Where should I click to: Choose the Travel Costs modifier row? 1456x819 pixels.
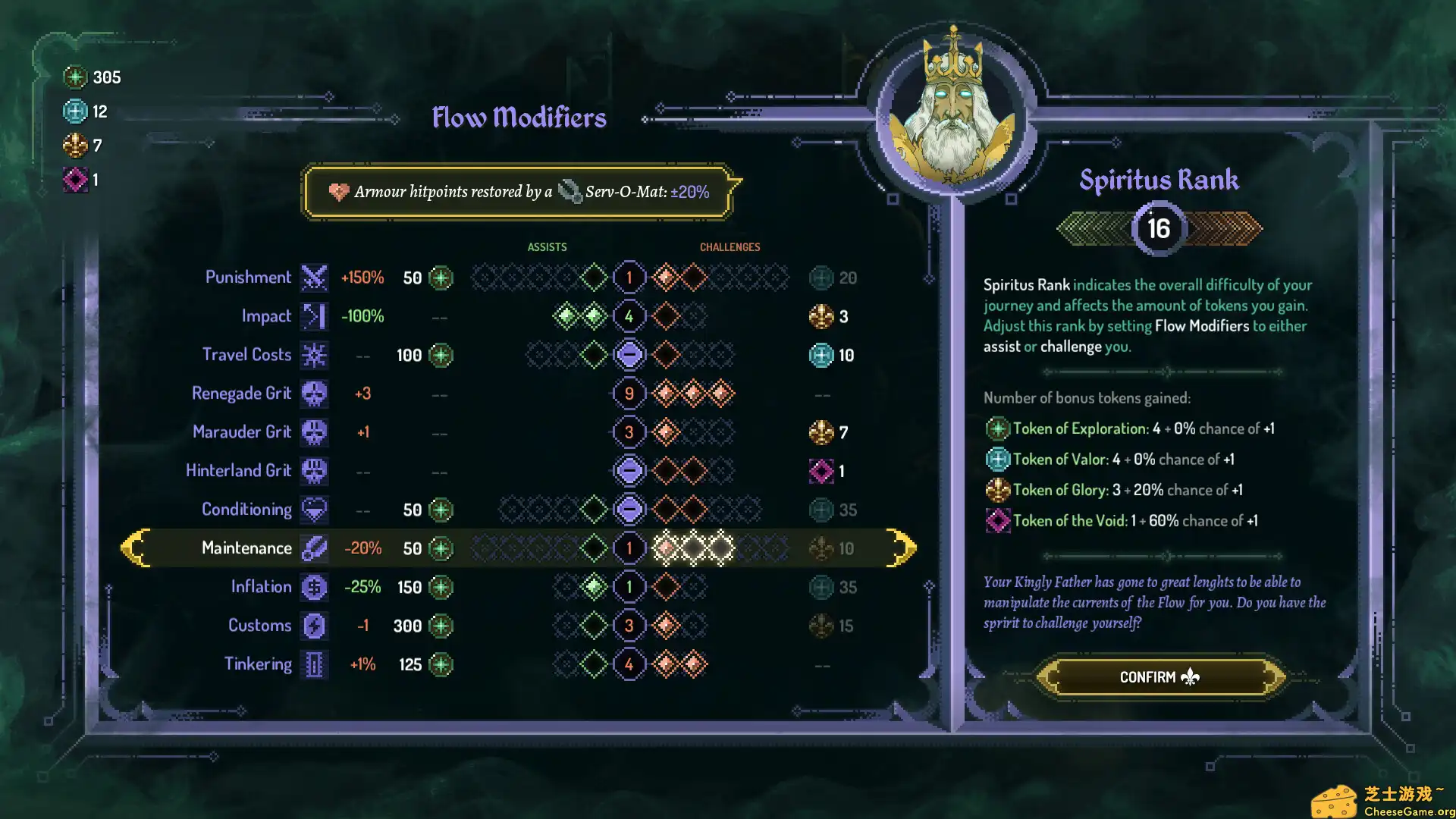click(x=246, y=355)
